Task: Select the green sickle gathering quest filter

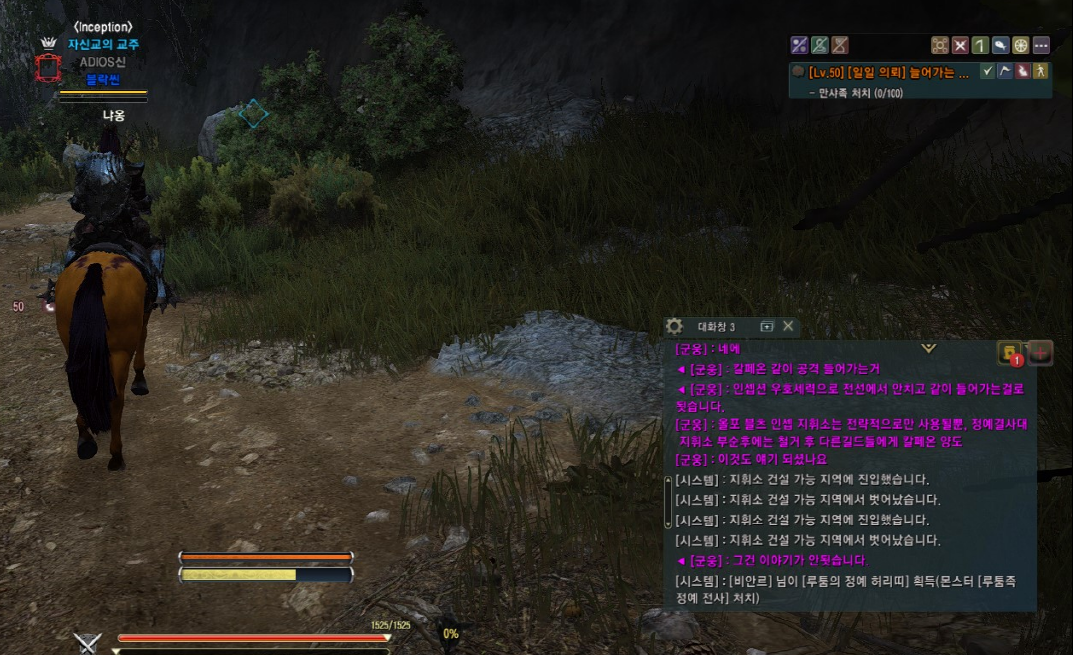Action: [x=980, y=45]
